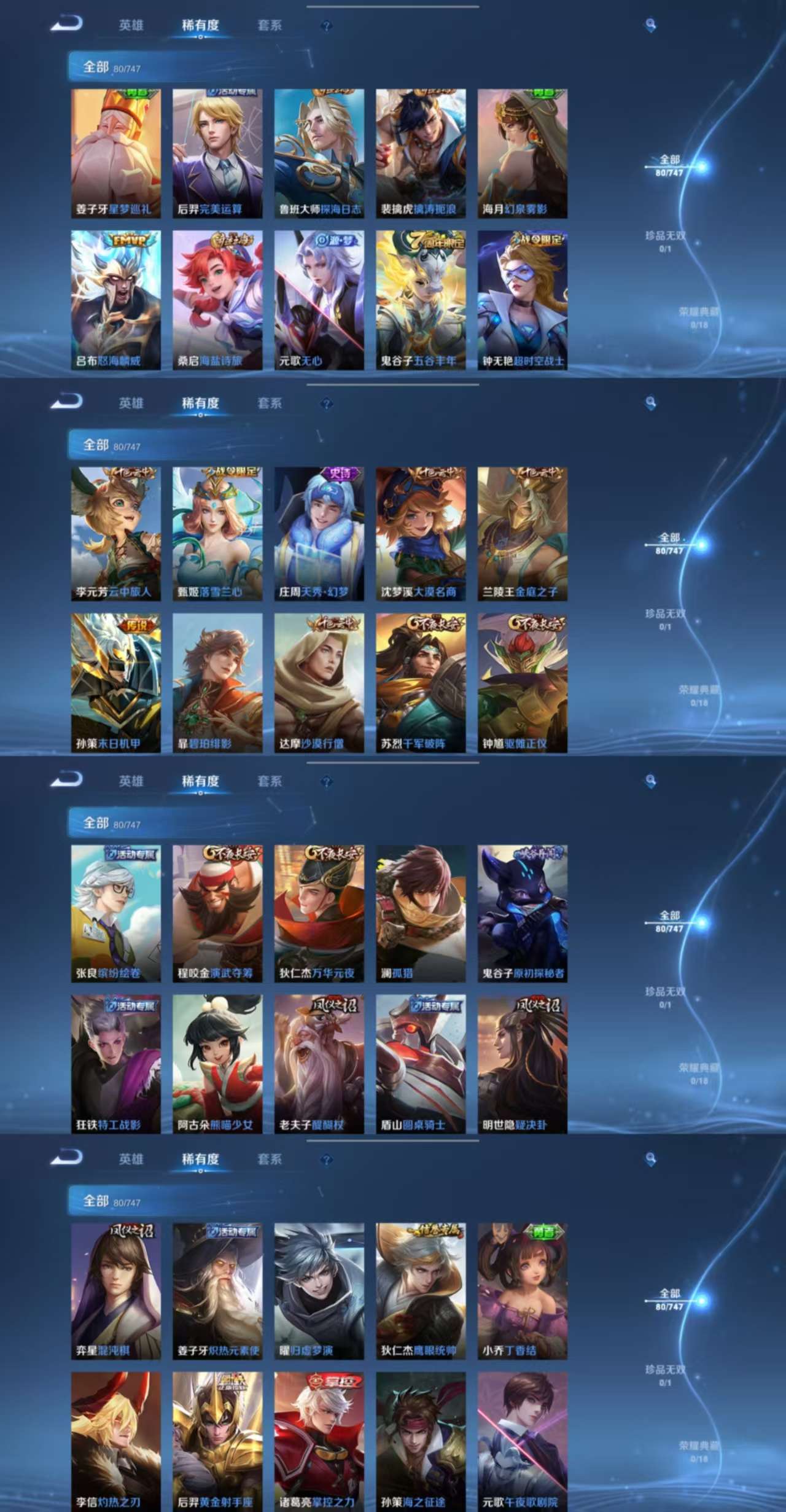
Task: Select the 元歌 无心 skin card
Action: tap(319, 300)
